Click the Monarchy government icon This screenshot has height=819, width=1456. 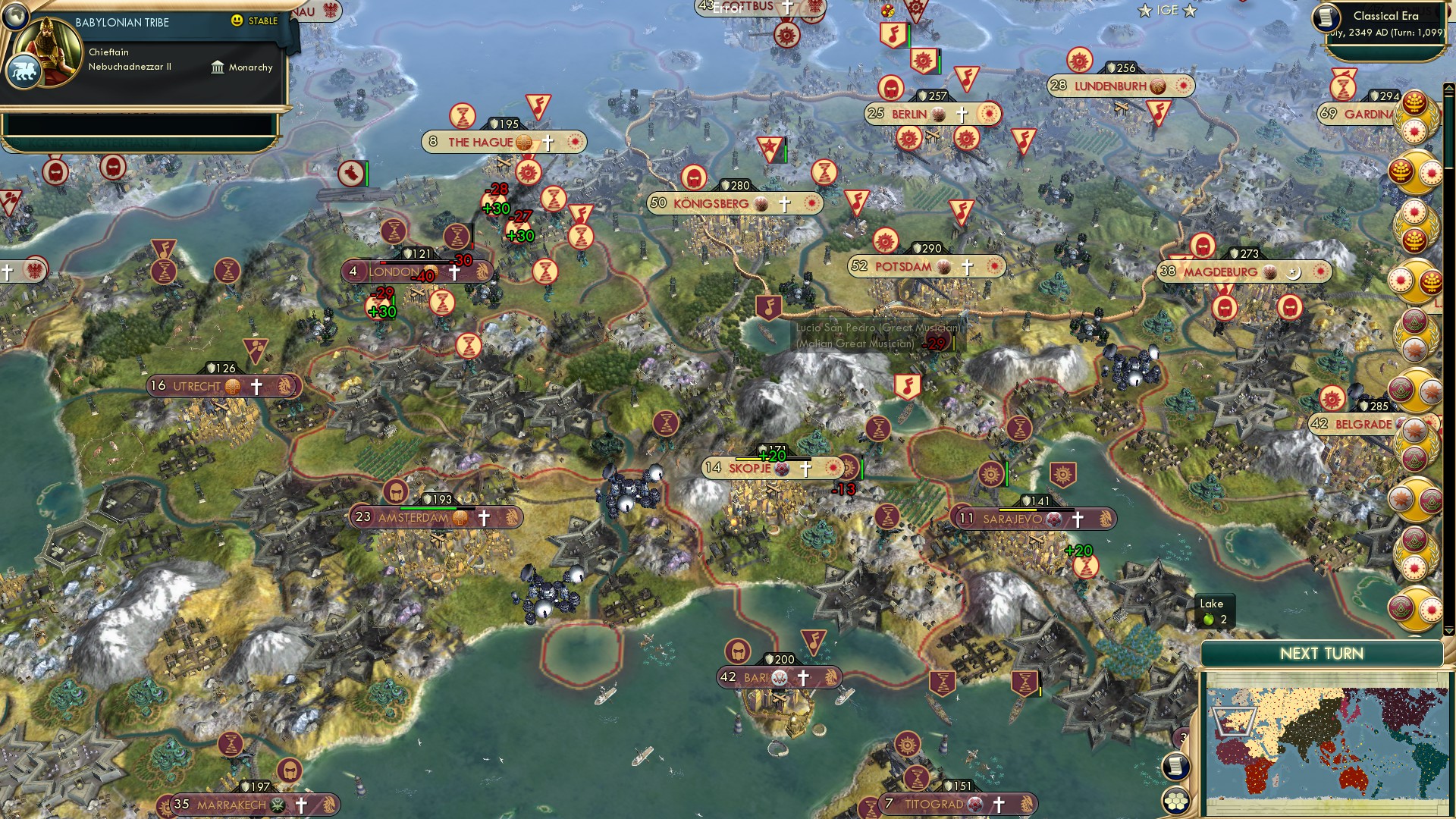(218, 67)
